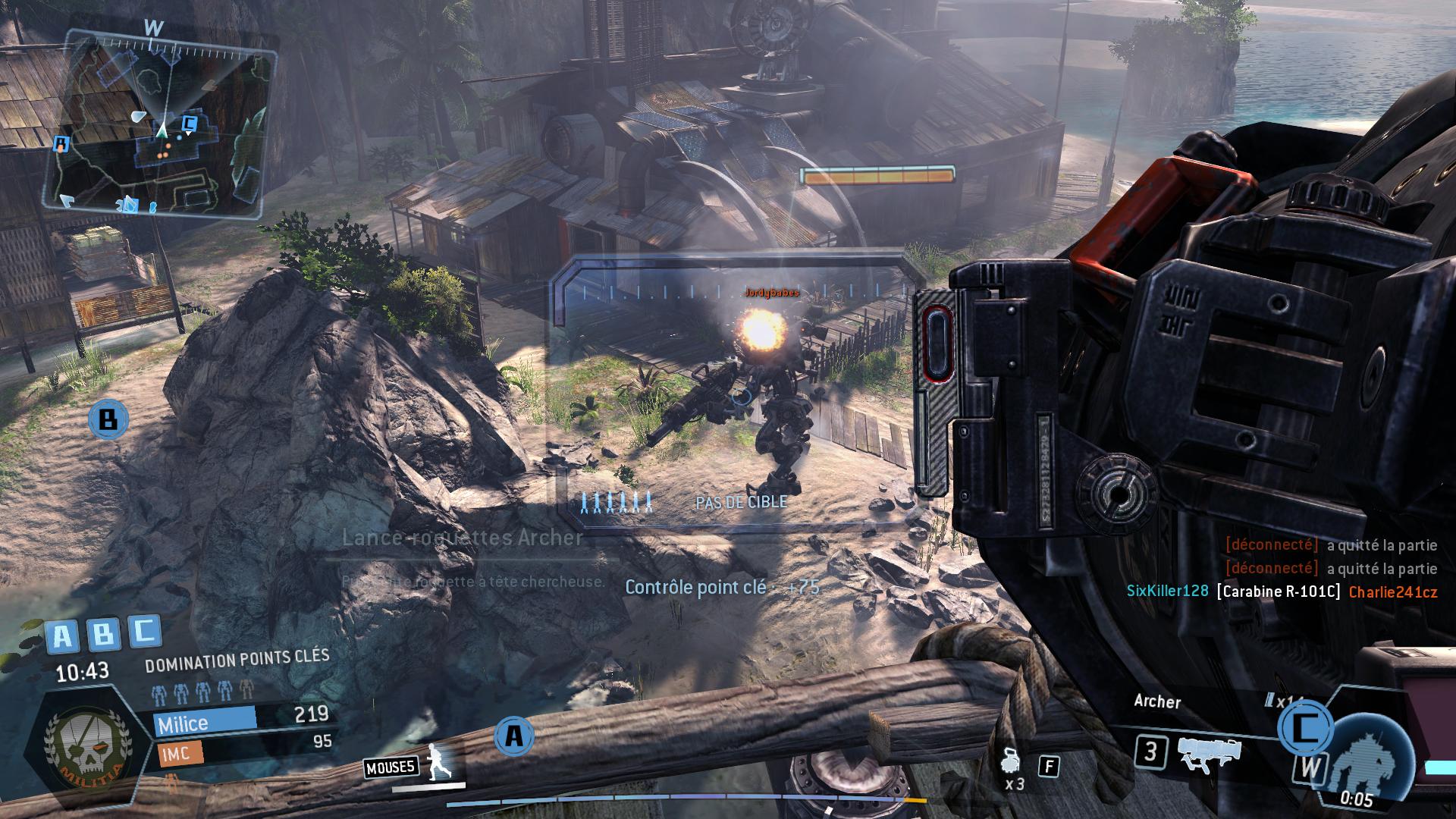Image resolution: width=1456 pixels, height=819 pixels.
Task: Click the SixKiller128 kill feed entry
Action: [1282, 591]
